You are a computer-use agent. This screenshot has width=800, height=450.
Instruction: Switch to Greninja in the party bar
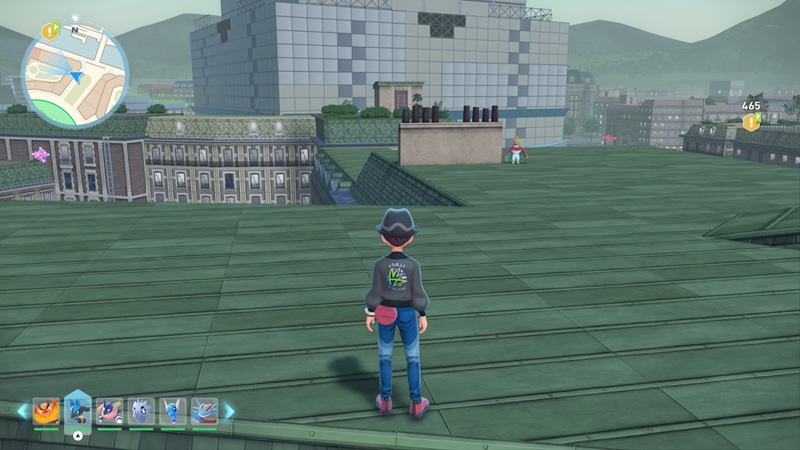(110, 411)
